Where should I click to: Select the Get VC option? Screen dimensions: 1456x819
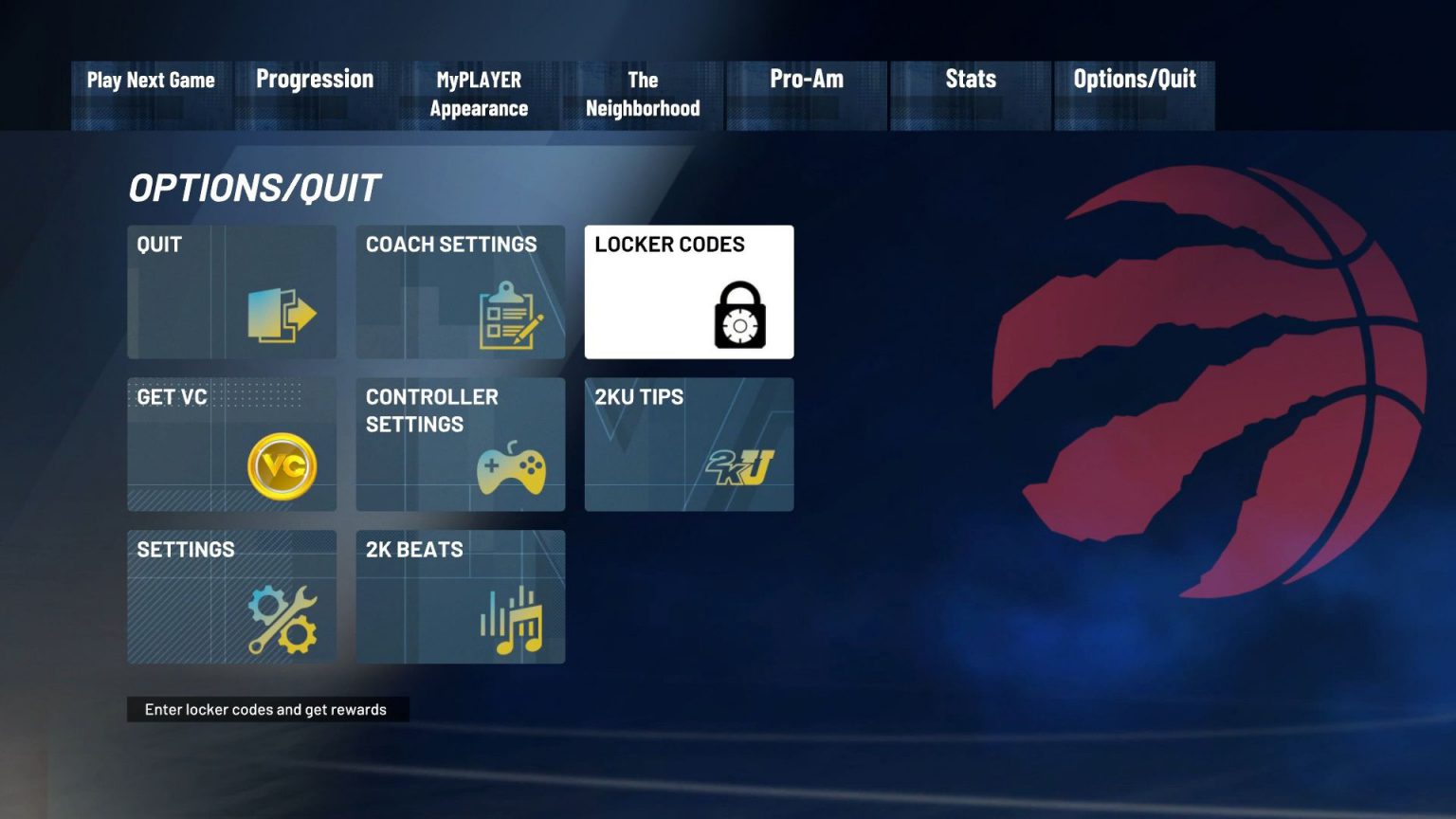click(231, 445)
